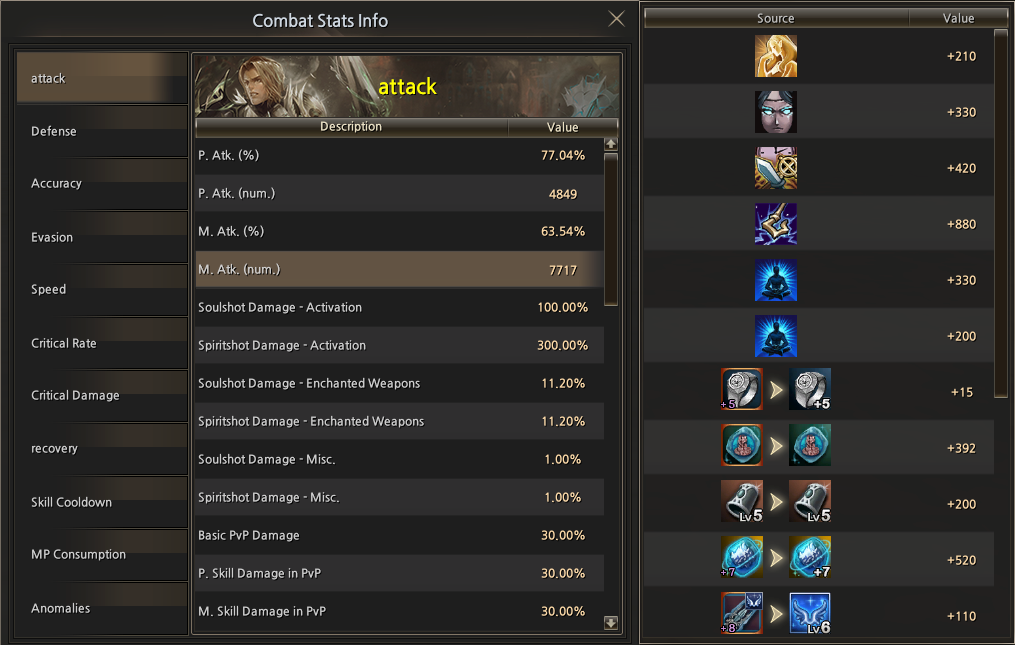Viewport: 1015px width, 645px height.
Task: Show Skill Cooldown stats
Action: coord(102,502)
